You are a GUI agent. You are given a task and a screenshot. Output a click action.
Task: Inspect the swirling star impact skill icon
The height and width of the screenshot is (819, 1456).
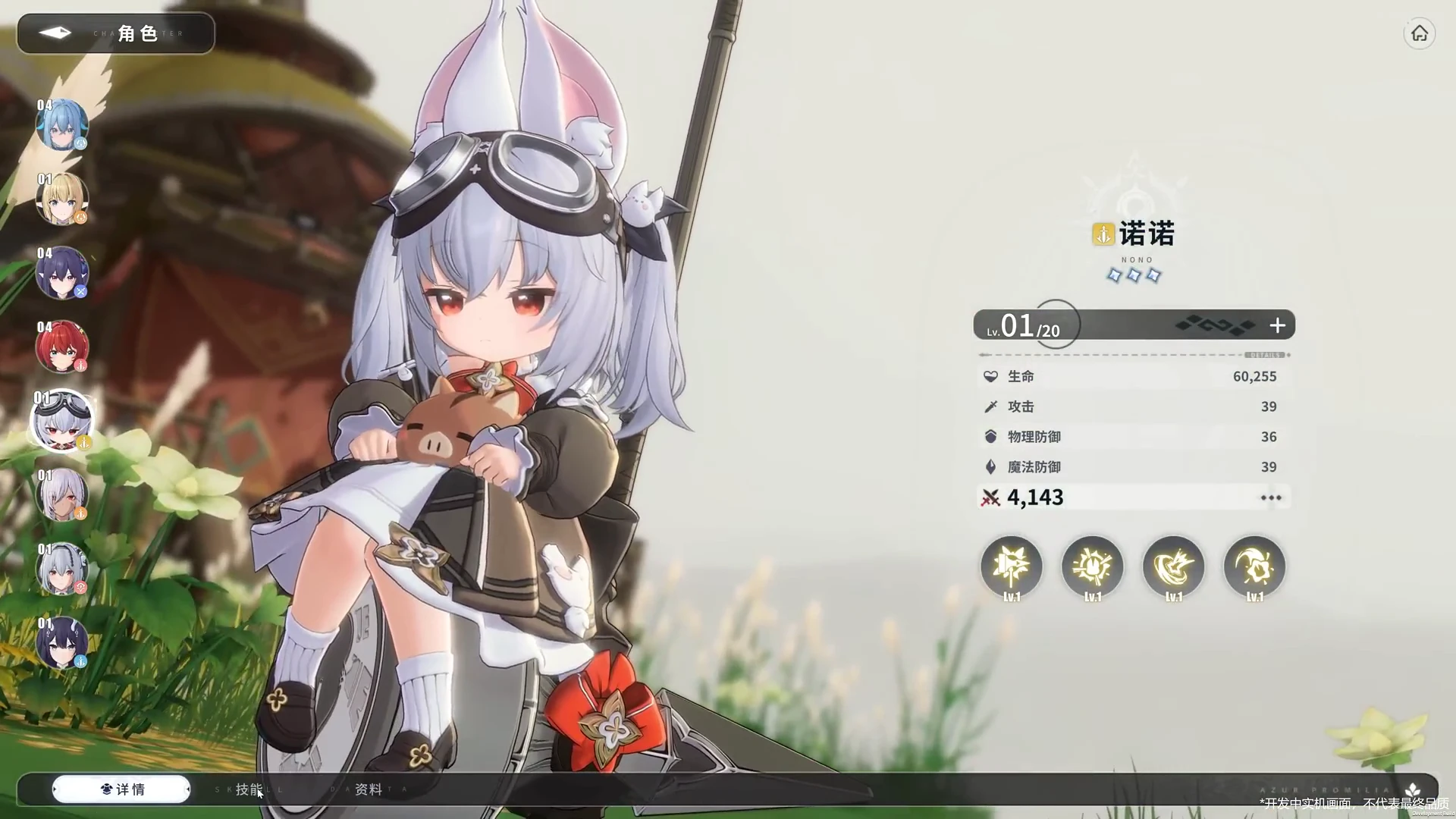click(x=1174, y=566)
